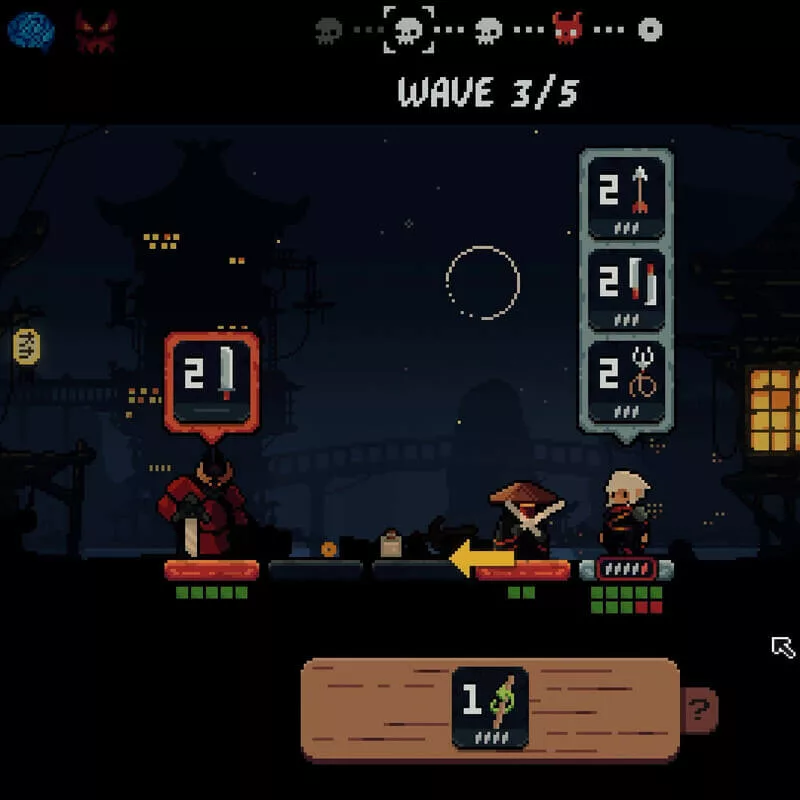The height and width of the screenshot is (800, 800).
Task: Select the final circular marker on wave tracker
Action: [x=650, y=30]
